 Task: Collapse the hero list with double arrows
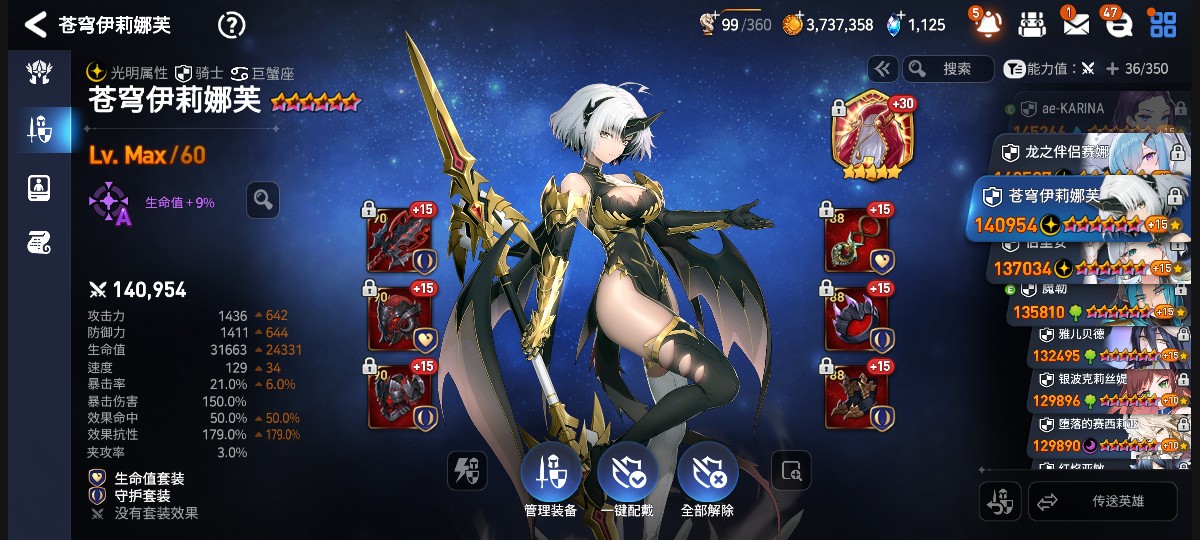coord(882,69)
